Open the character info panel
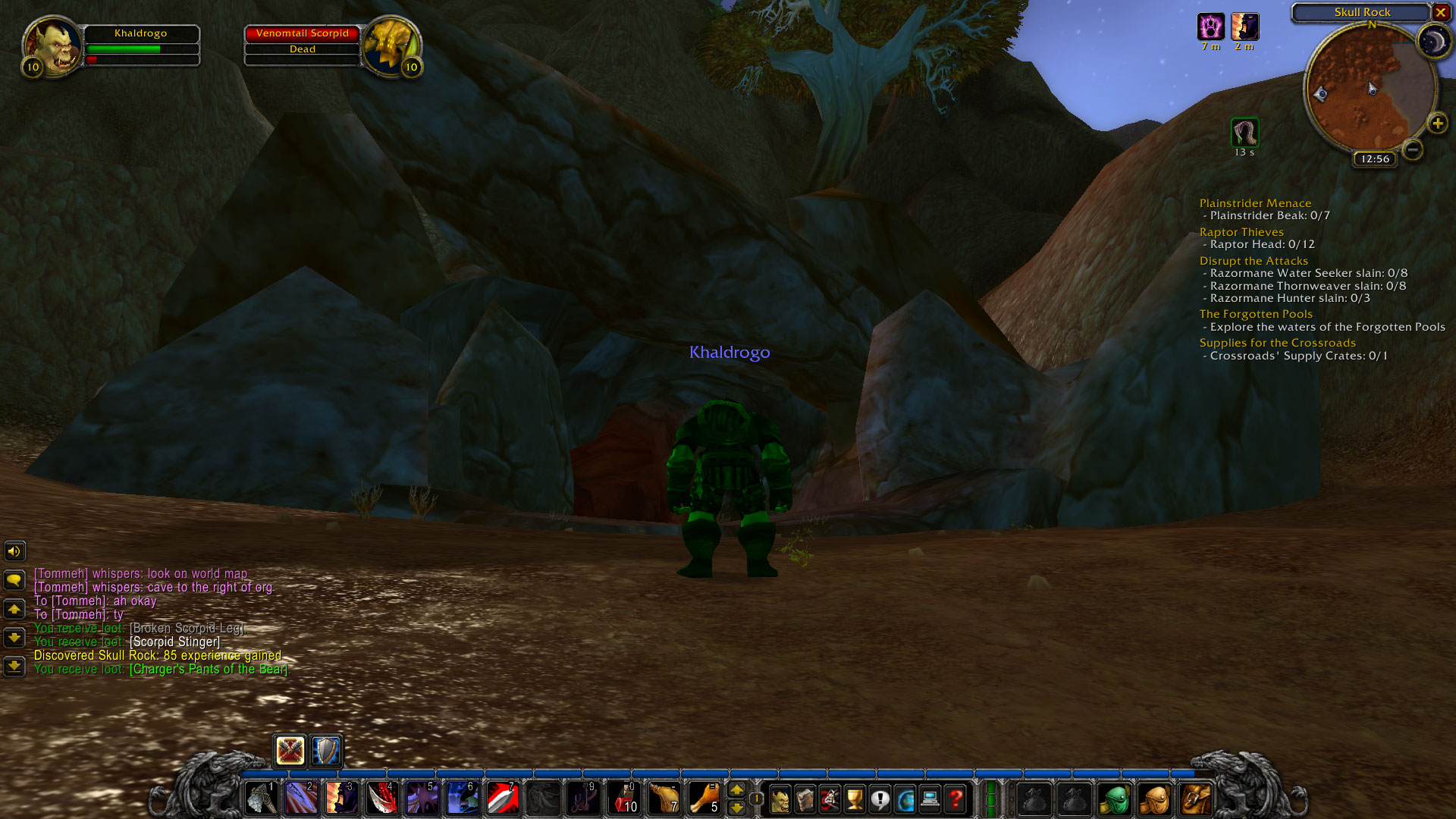The height and width of the screenshot is (819, 1456). [781, 799]
